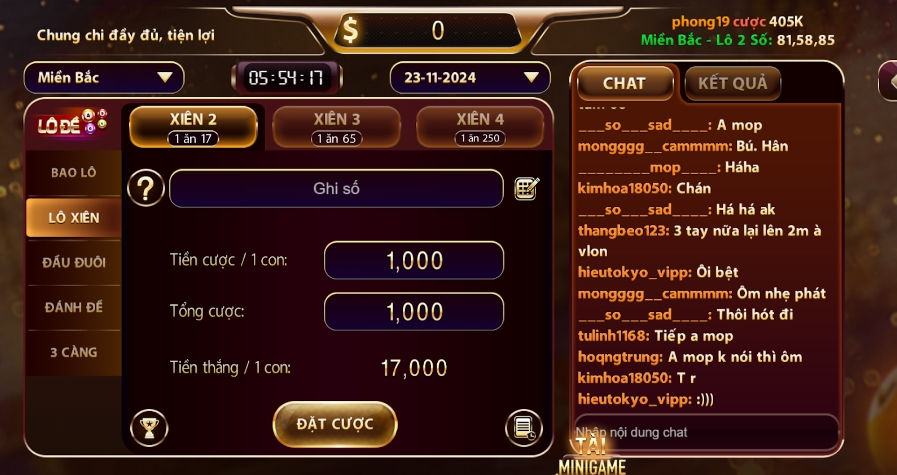Switch to the Kết Quả results tab
Viewport: 897px width, 475px height.
(x=732, y=84)
